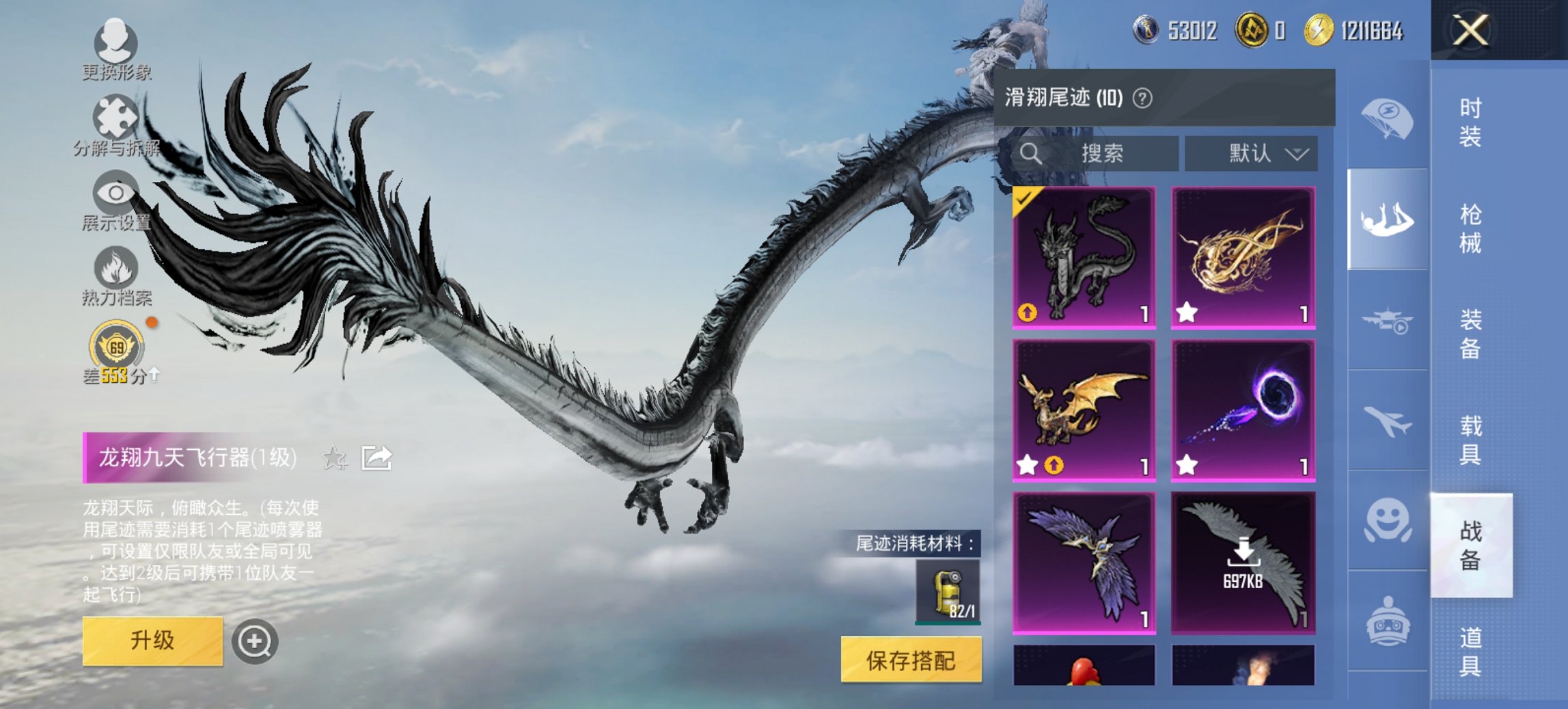Viewport: 1568px width, 709px height.
Task: Click the search magnifier icon
Action: coord(1030,153)
